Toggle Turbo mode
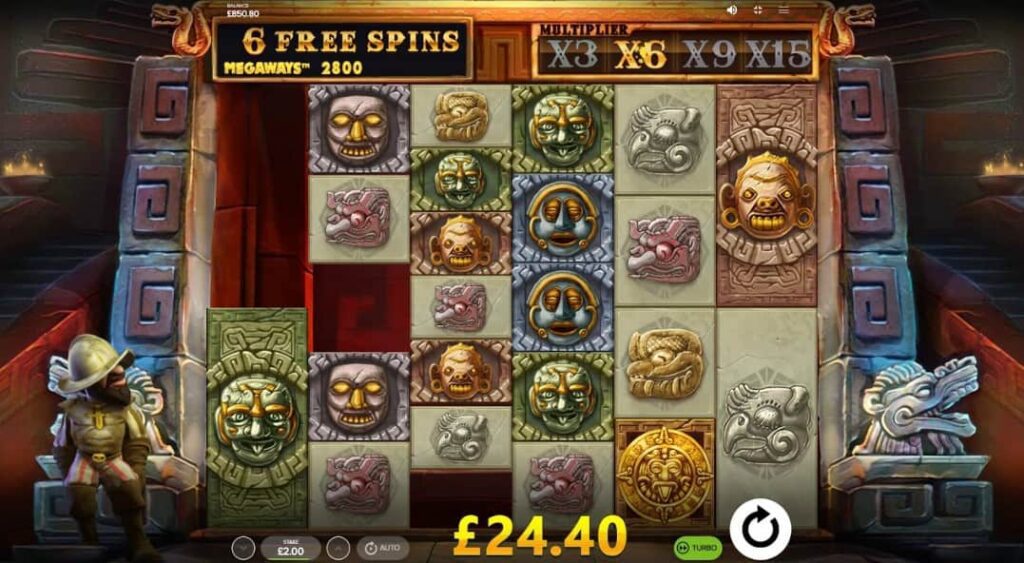The image size is (1024, 563). (x=698, y=547)
